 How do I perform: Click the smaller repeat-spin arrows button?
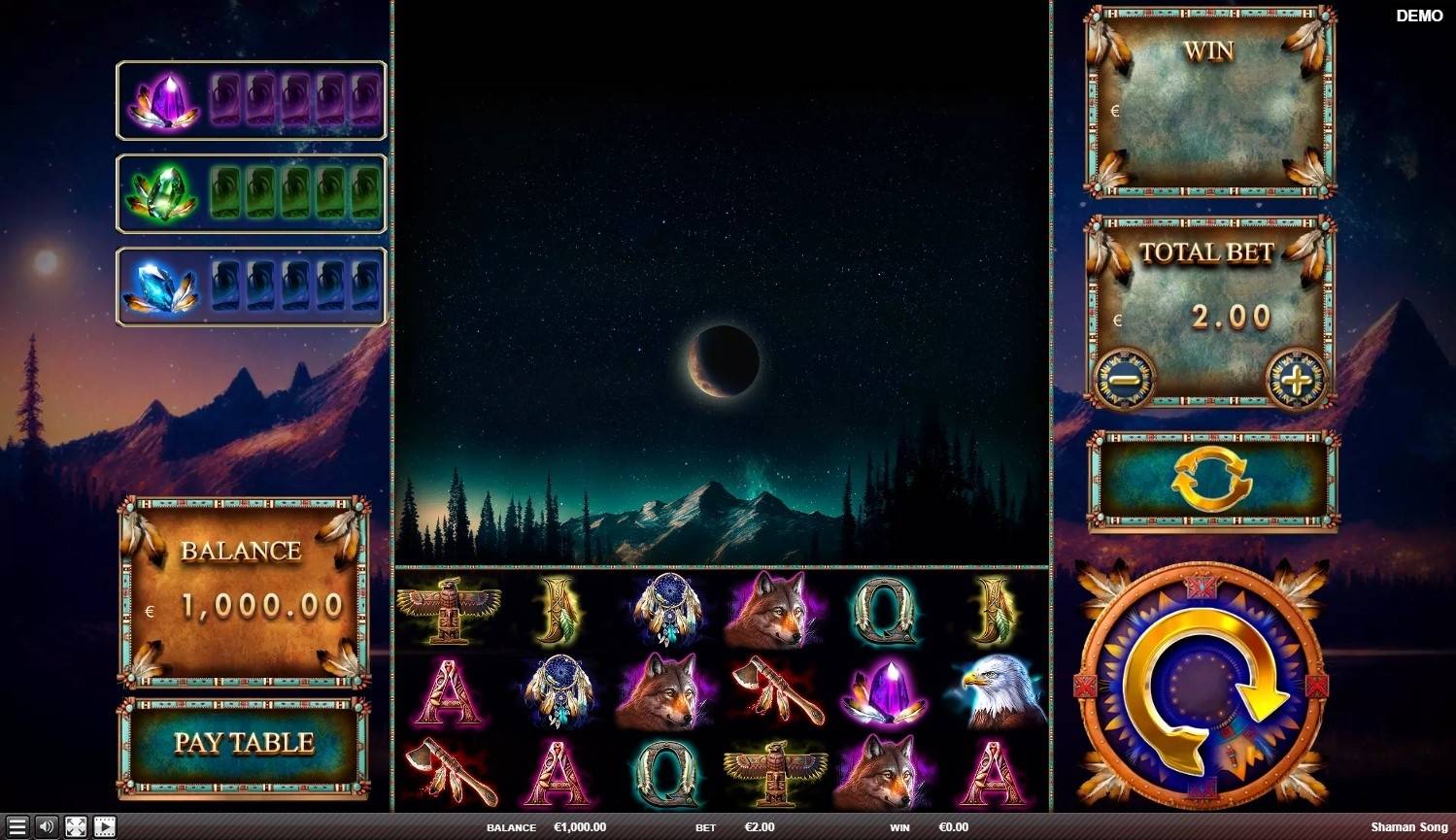click(x=1210, y=480)
